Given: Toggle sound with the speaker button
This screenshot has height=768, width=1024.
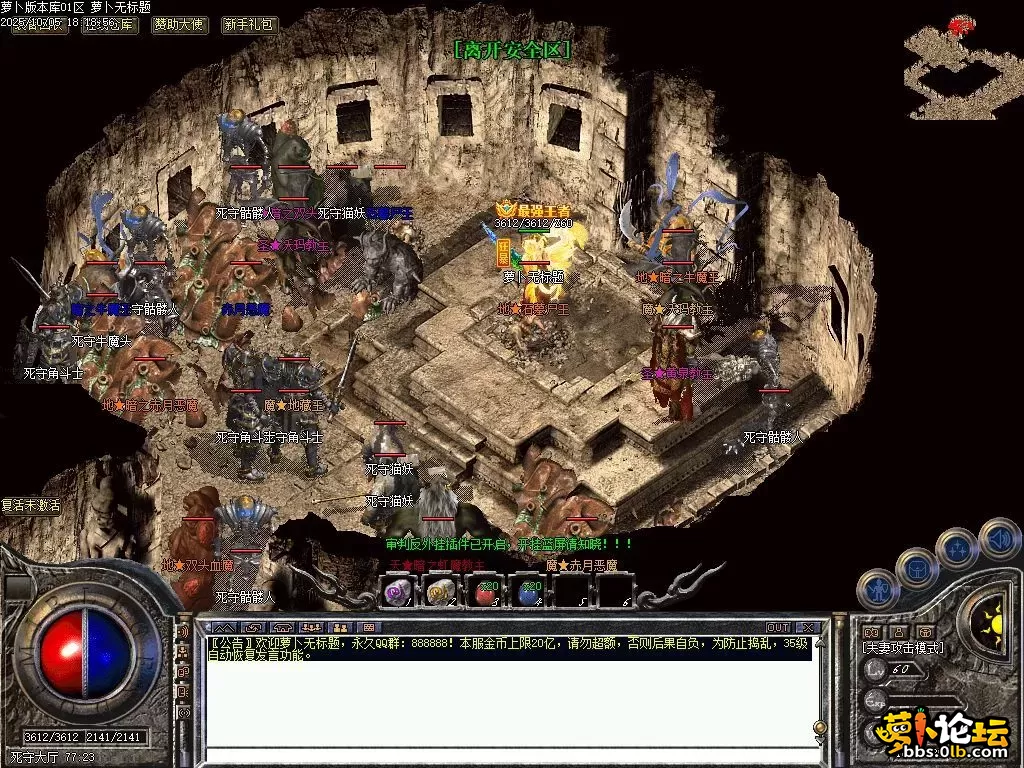Looking at the screenshot, I should [998, 538].
